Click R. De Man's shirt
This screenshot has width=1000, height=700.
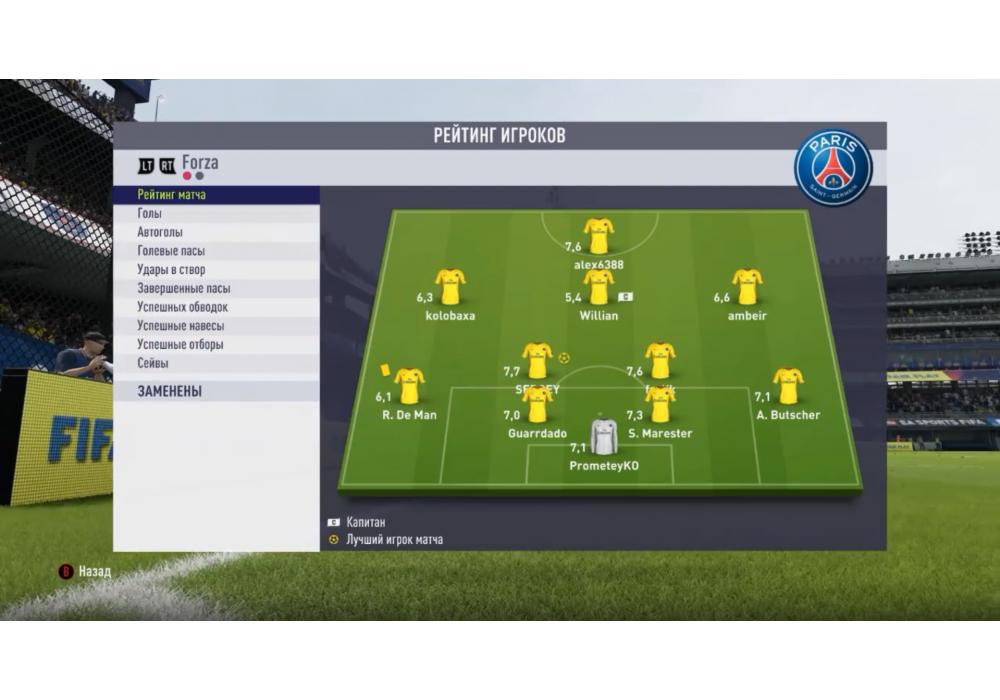(x=409, y=386)
